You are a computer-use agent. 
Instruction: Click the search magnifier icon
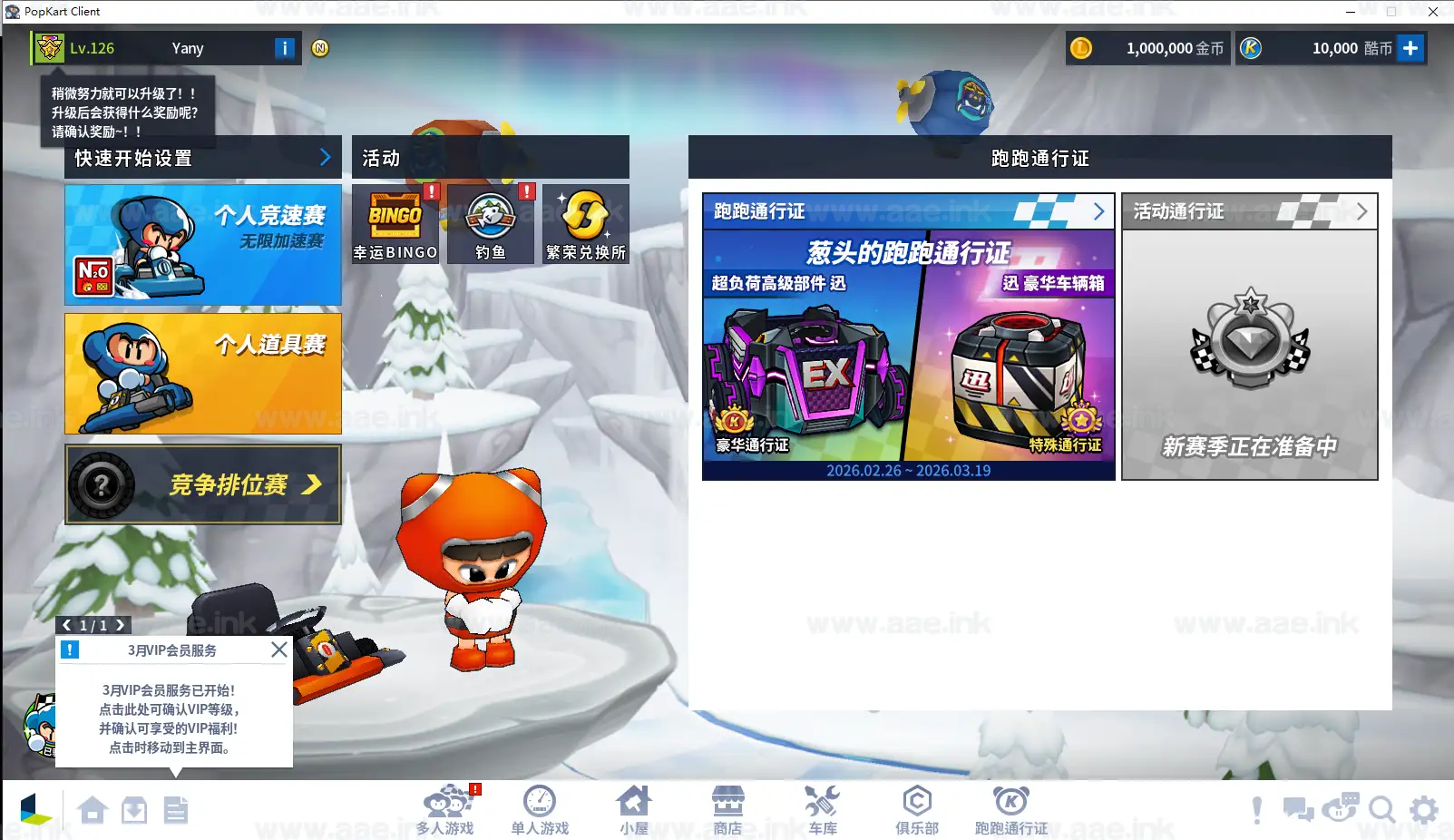click(1382, 810)
